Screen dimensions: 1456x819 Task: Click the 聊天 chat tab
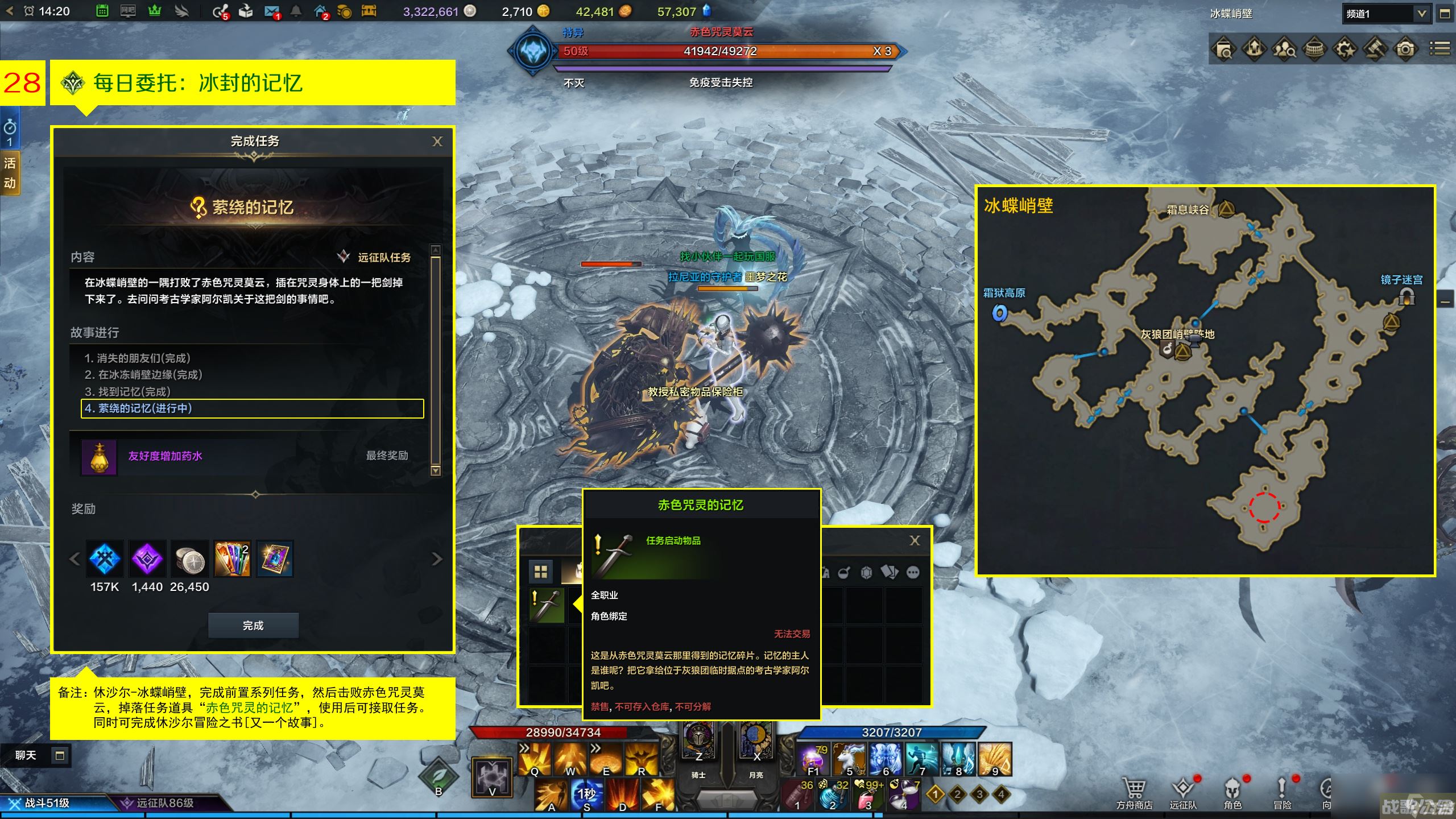tap(26, 755)
